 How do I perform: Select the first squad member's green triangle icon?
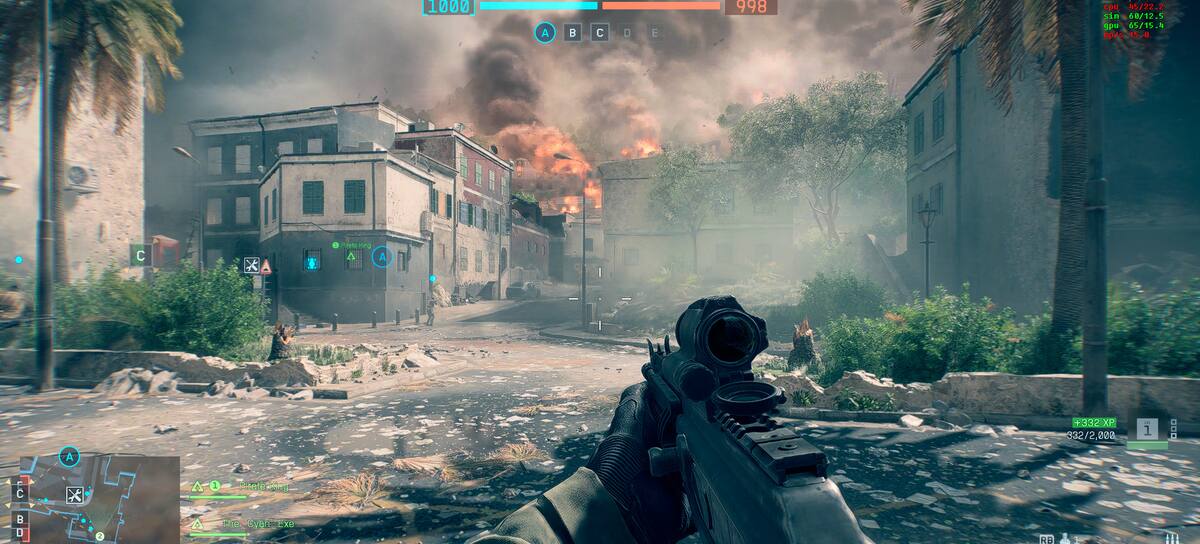[x=198, y=486]
